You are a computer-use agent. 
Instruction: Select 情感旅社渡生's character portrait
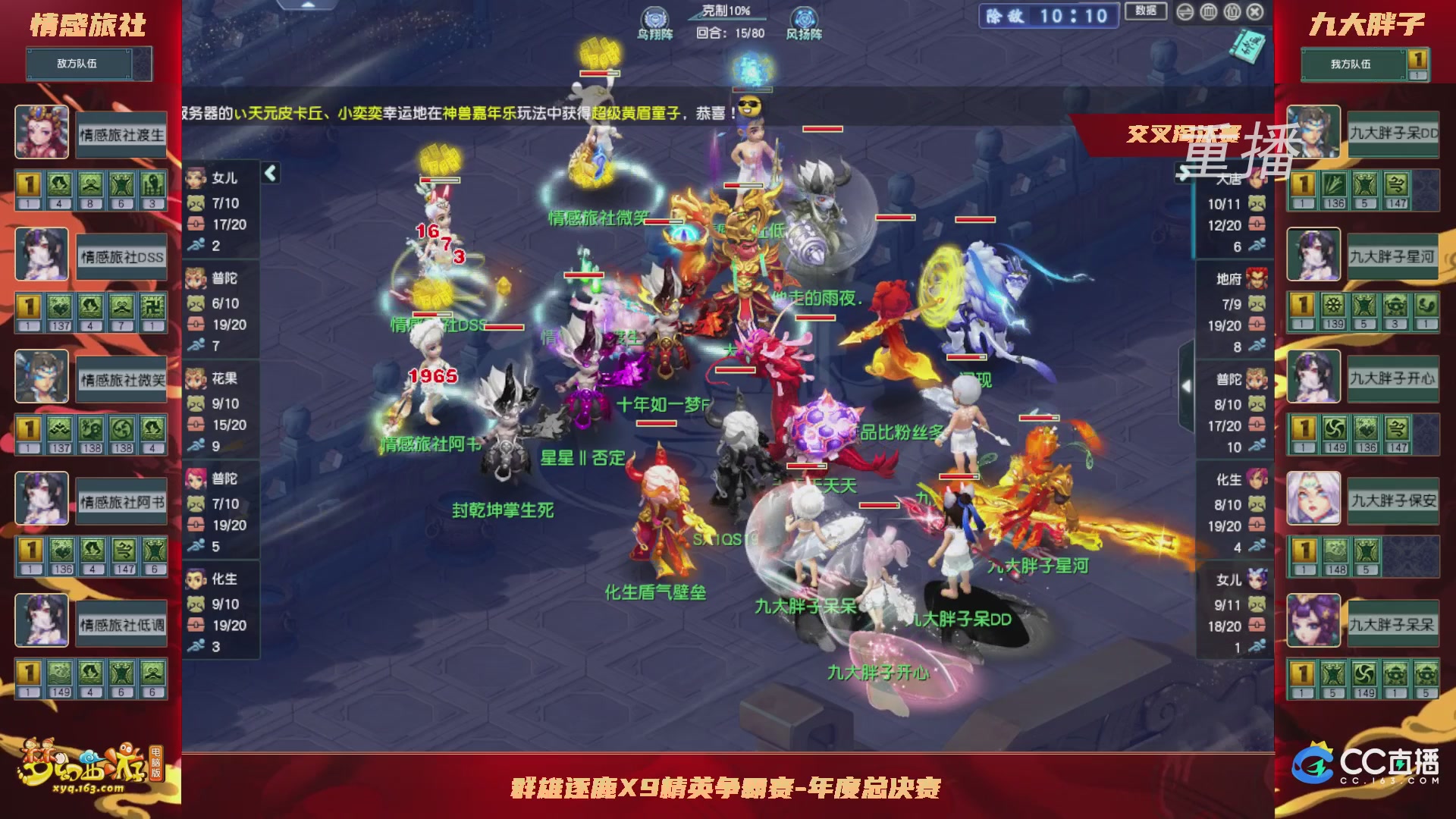click(42, 133)
